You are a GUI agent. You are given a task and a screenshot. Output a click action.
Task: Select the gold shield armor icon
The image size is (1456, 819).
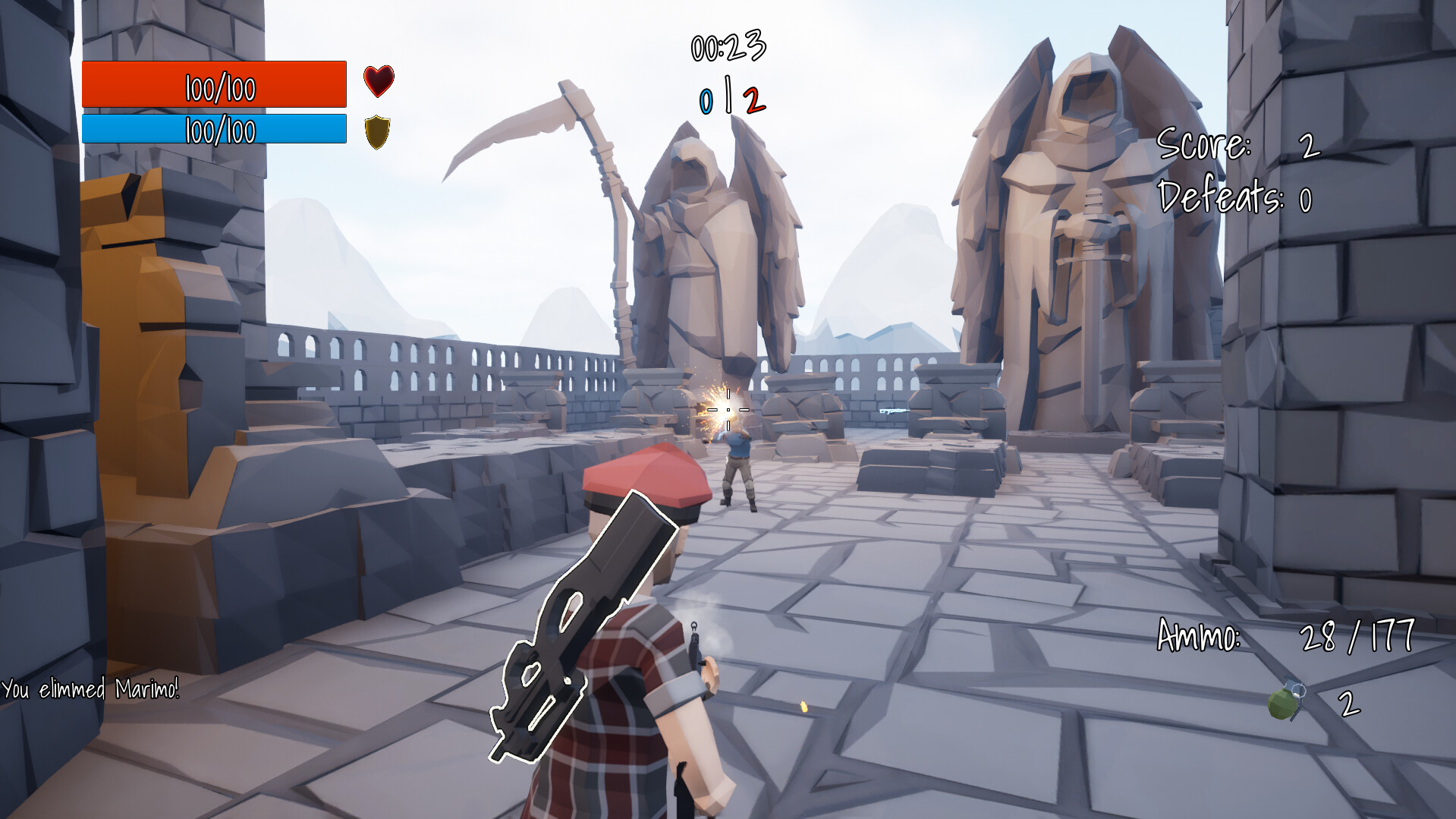tap(377, 131)
